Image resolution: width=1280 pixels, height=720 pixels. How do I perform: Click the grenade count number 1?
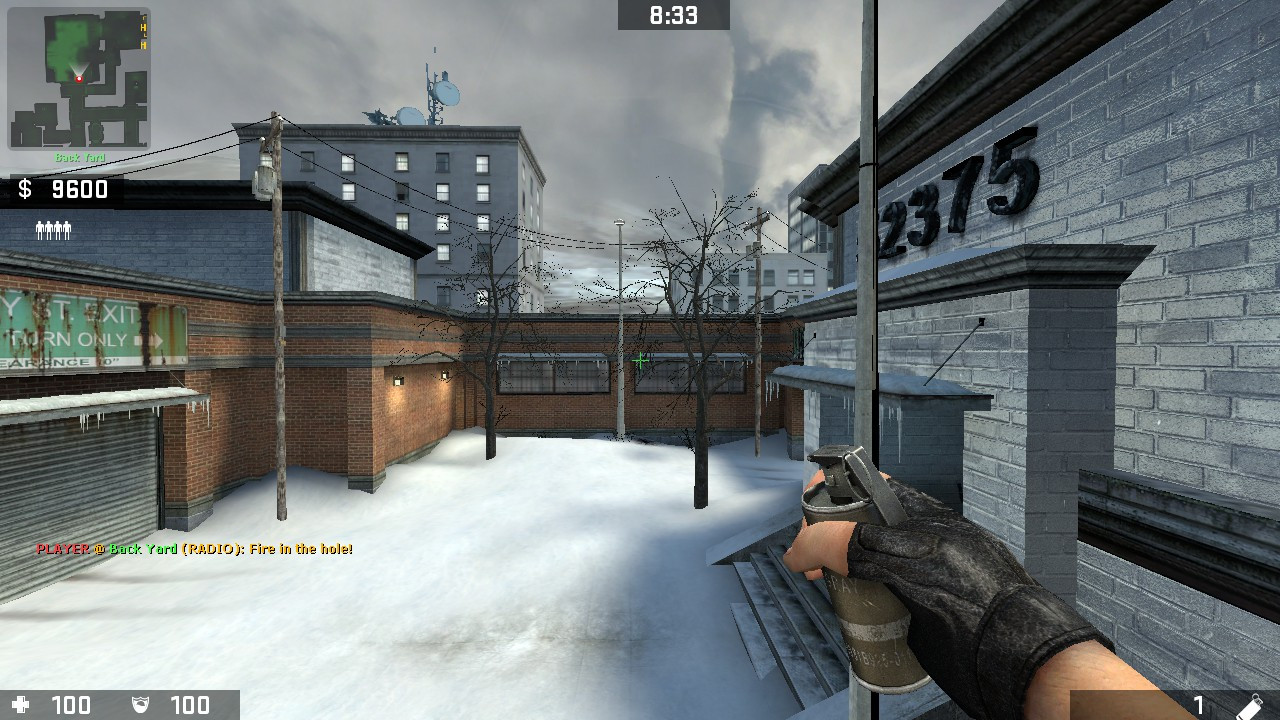point(1198,705)
